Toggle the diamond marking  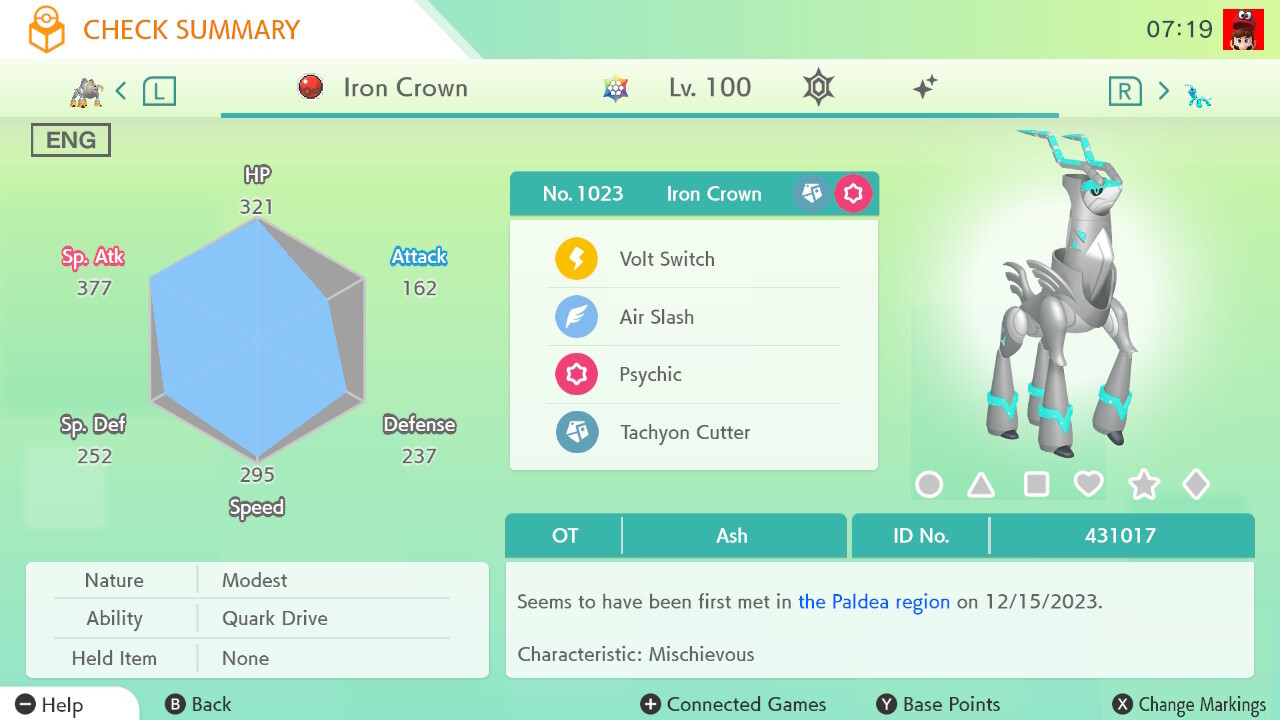(1196, 485)
